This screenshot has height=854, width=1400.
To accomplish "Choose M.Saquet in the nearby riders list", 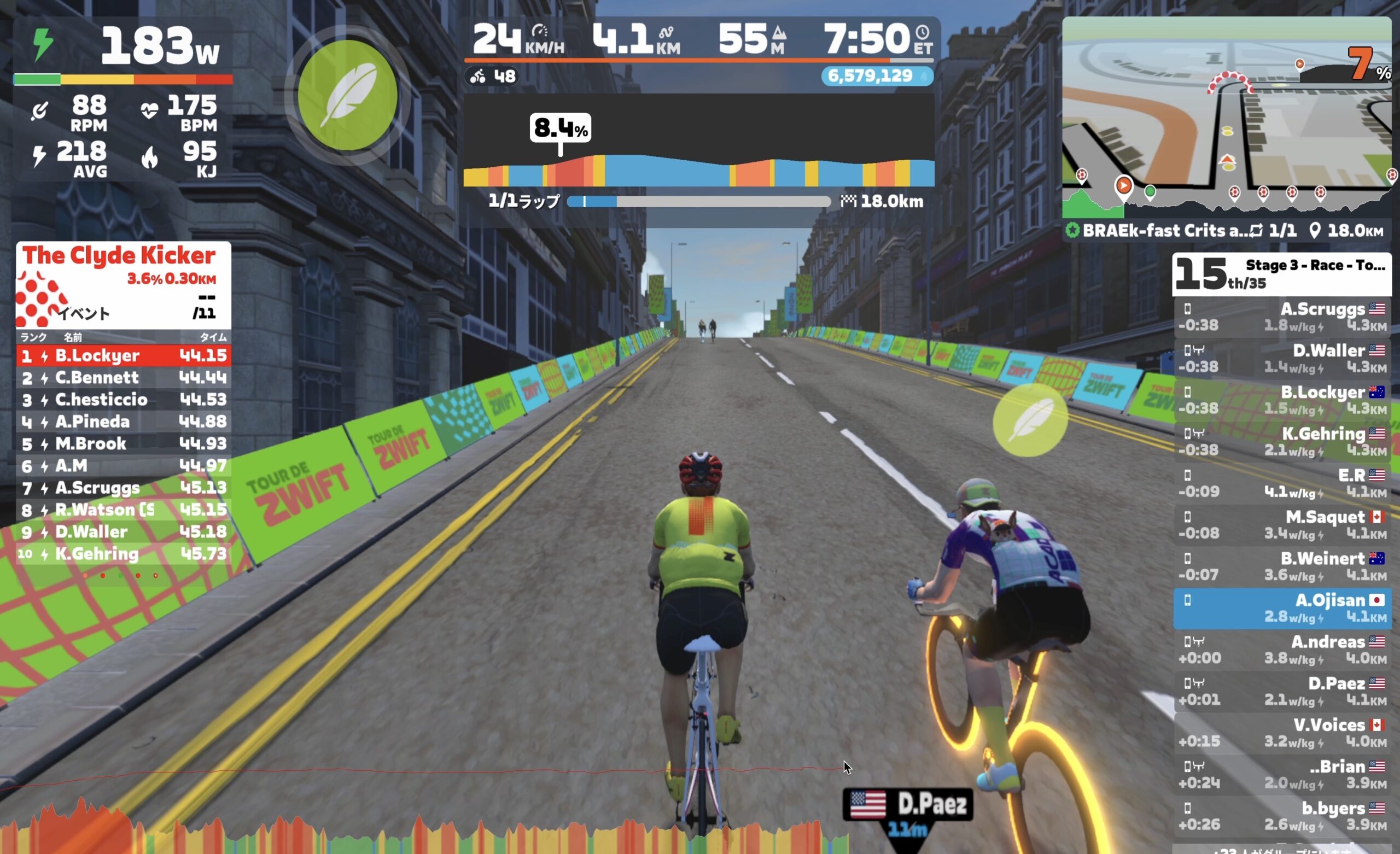I will (1282, 524).
